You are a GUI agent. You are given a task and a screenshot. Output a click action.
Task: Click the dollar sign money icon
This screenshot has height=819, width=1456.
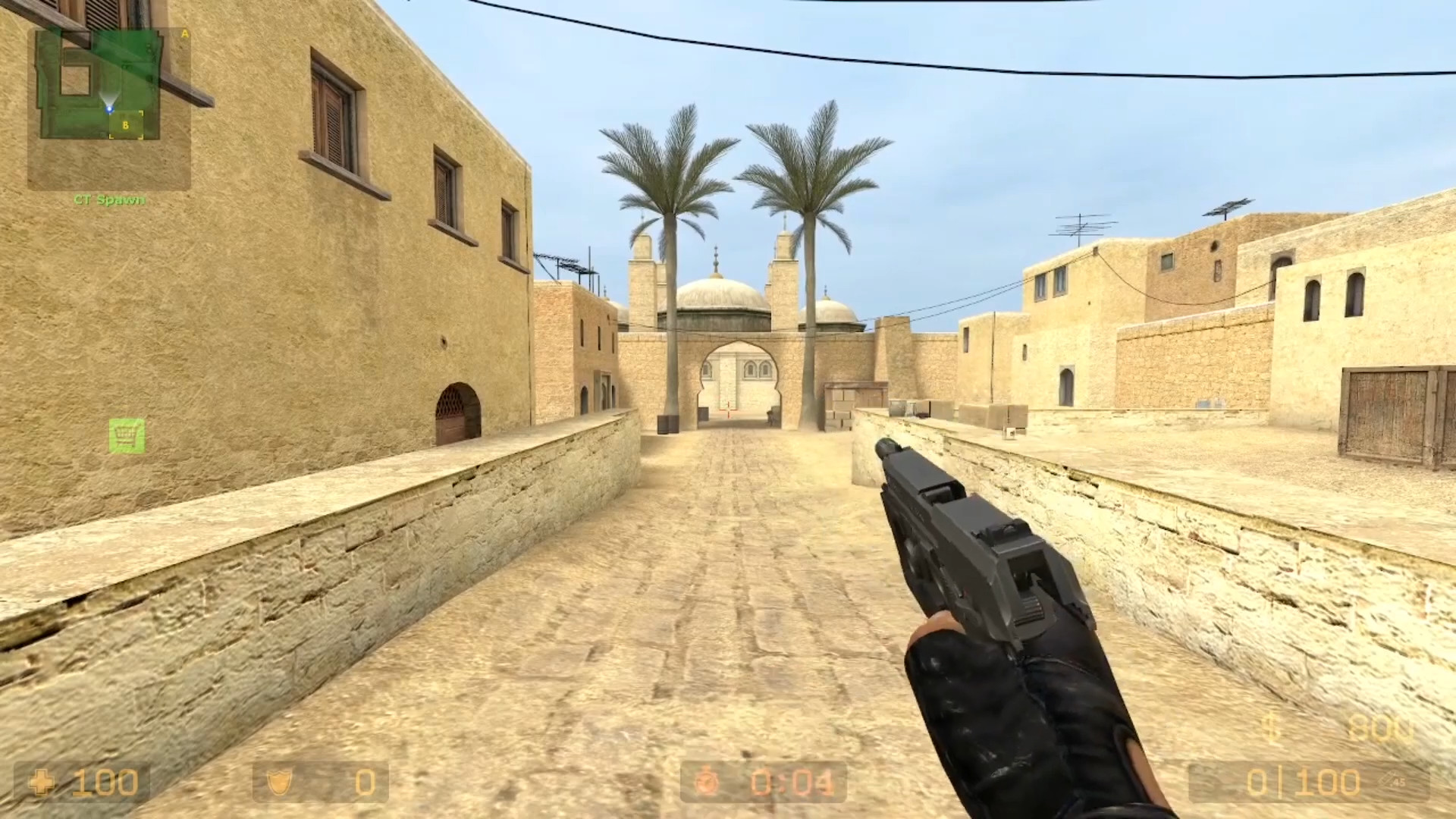pos(1269,726)
